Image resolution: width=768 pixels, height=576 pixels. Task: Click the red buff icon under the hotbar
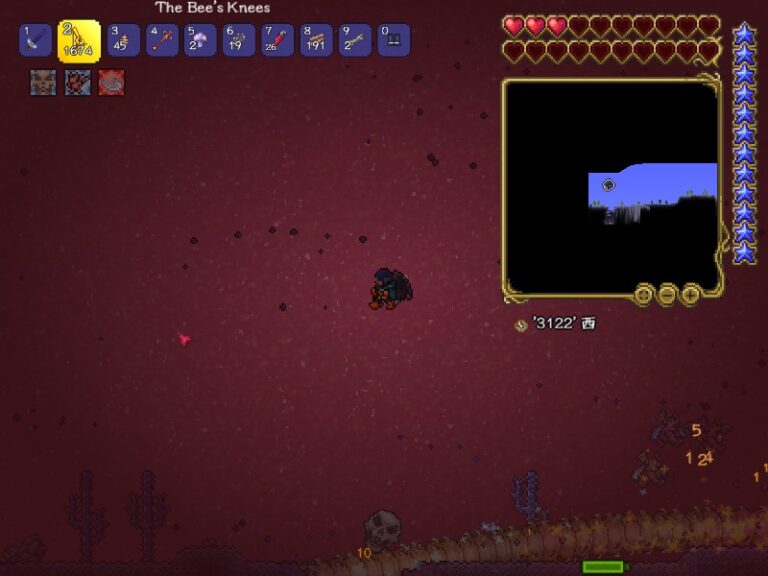click(111, 83)
